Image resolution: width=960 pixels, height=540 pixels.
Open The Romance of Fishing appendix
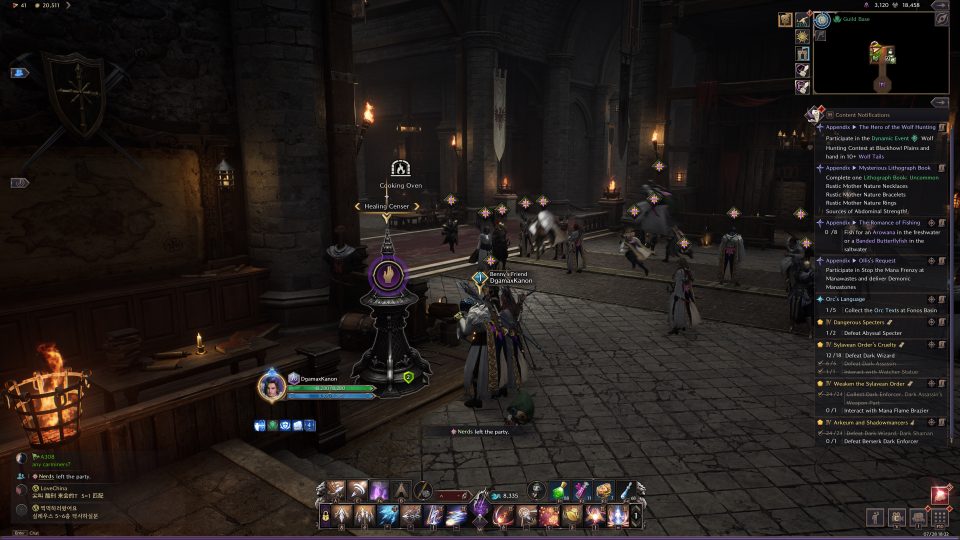tap(884, 222)
